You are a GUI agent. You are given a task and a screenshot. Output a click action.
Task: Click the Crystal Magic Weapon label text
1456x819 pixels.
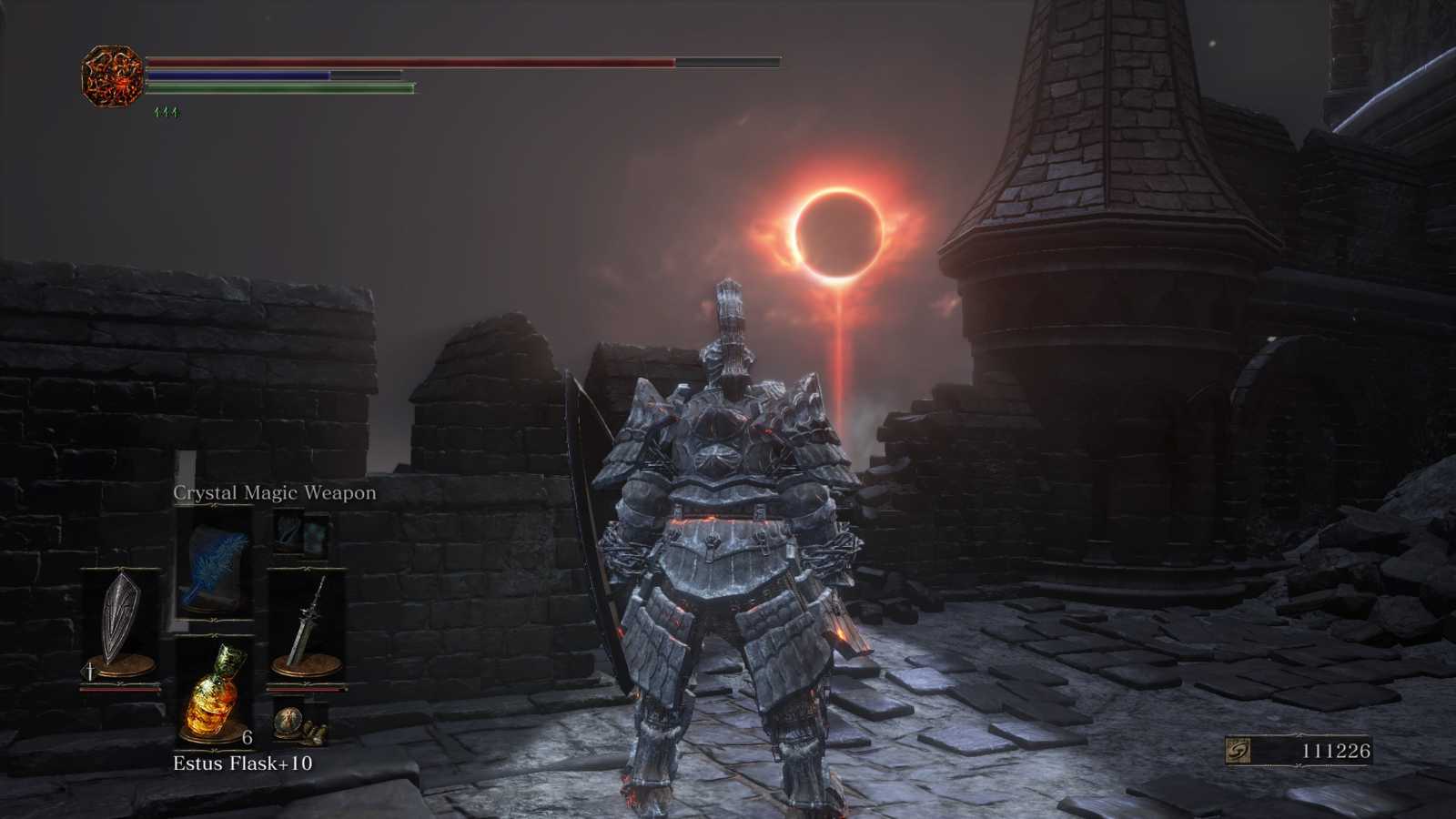pyautogui.click(x=275, y=491)
